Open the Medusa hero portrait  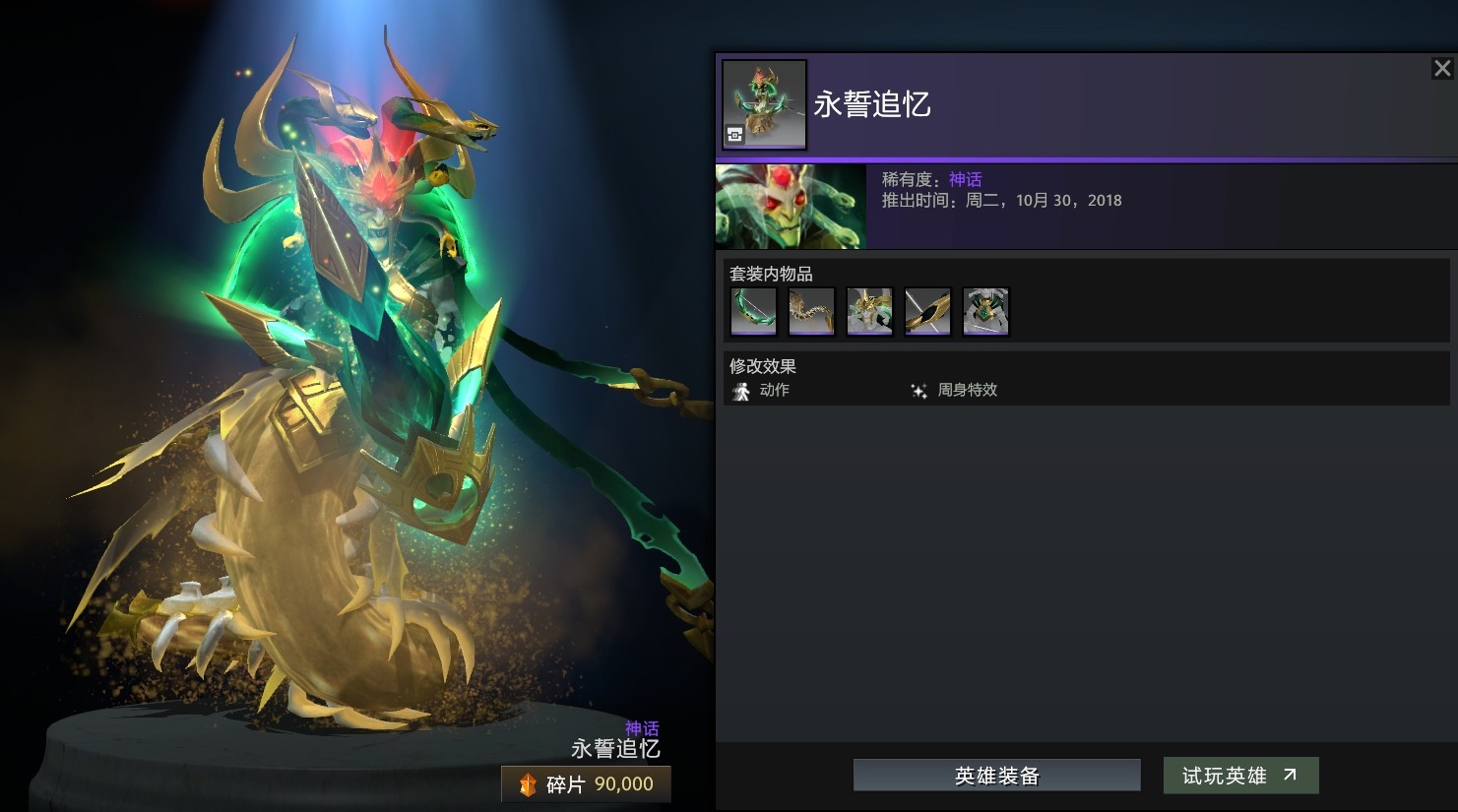(791, 206)
